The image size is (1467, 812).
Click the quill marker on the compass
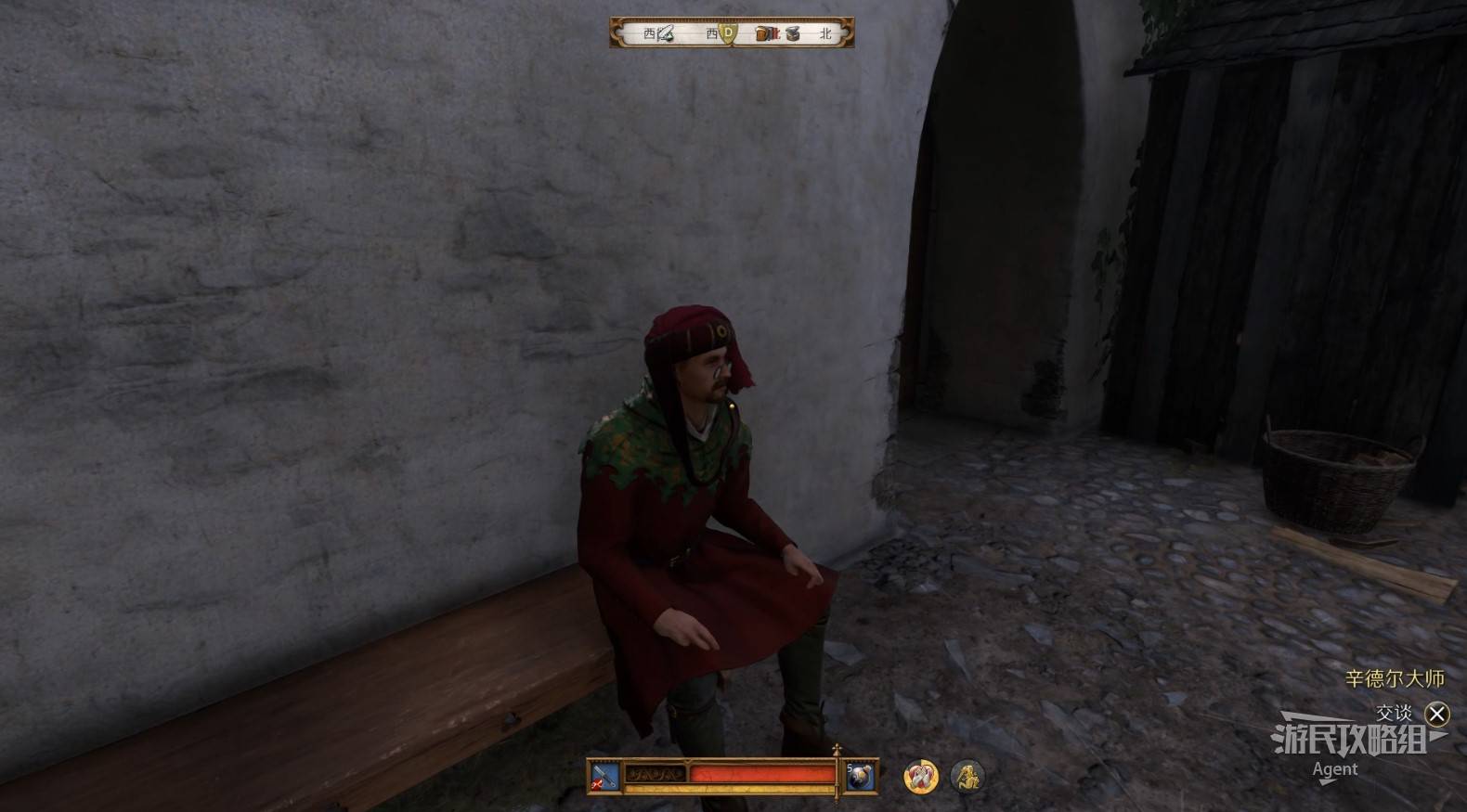(x=665, y=34)
